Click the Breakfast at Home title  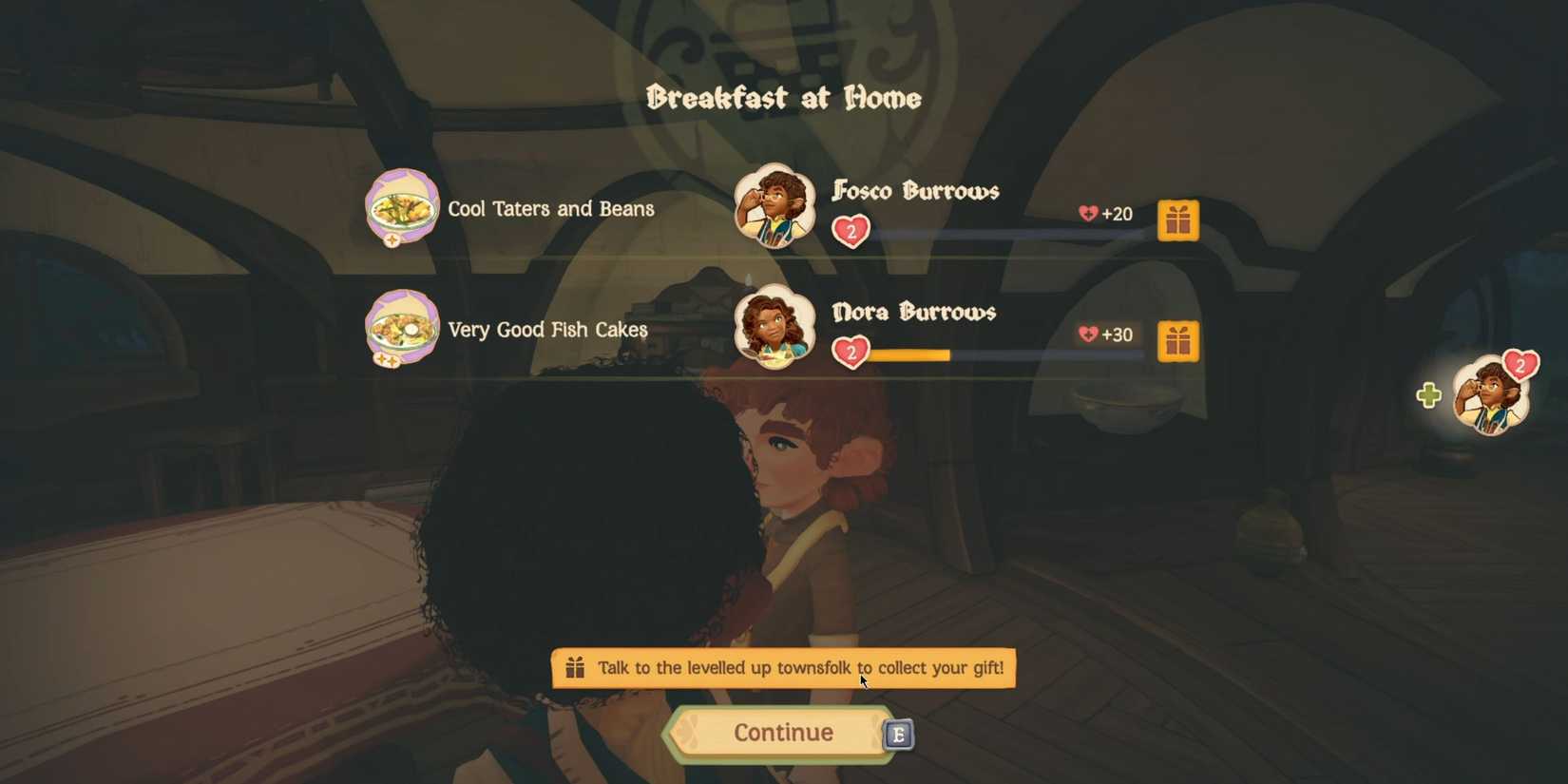coord(783,97)
